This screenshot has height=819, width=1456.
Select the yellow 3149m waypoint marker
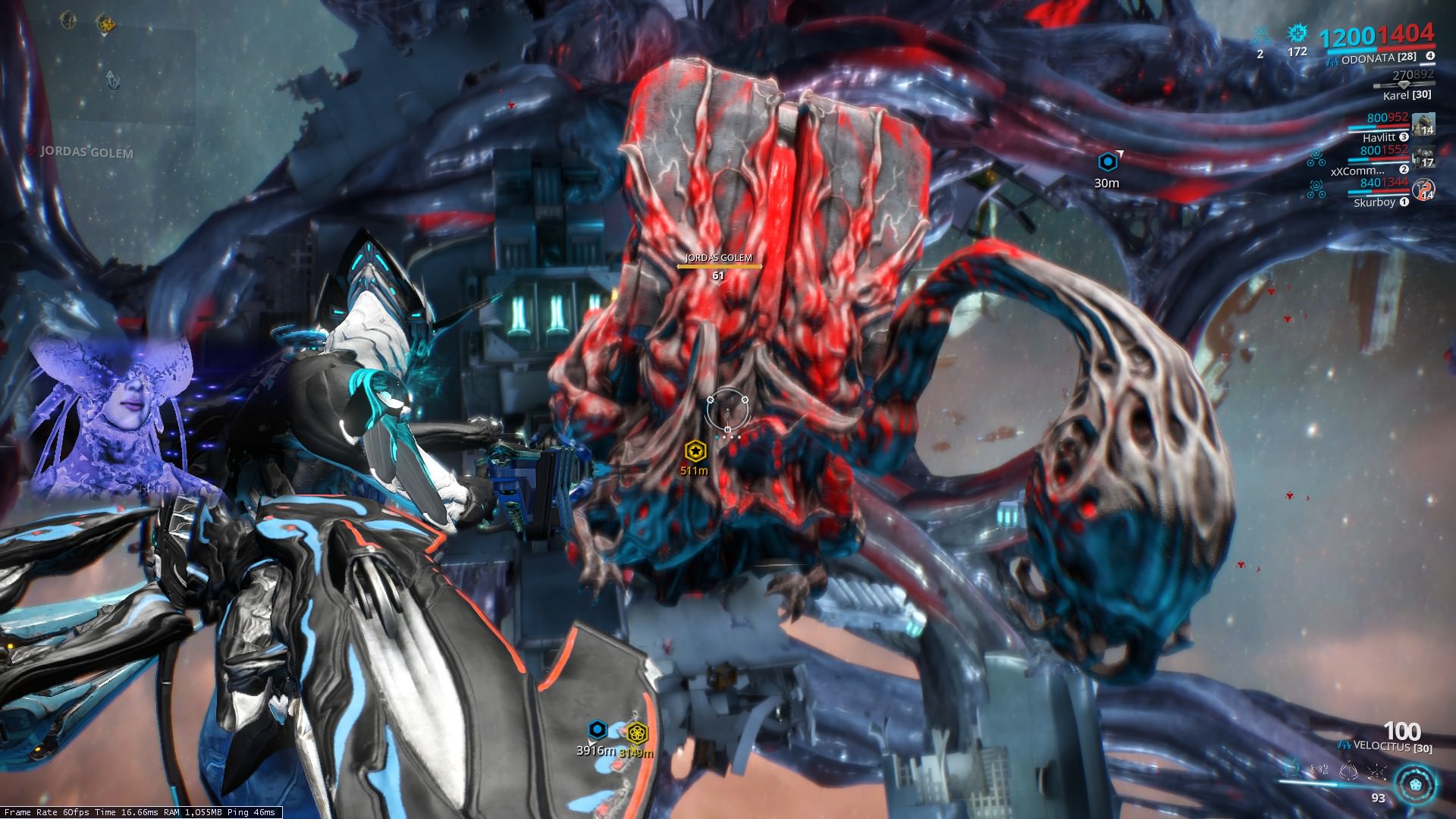click(635, 733)
